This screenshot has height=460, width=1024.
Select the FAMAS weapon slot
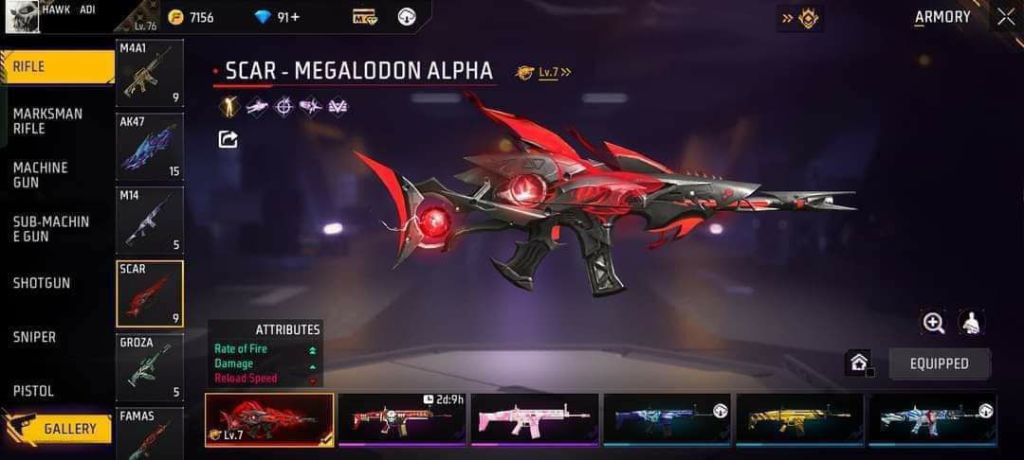click(150, 433)
